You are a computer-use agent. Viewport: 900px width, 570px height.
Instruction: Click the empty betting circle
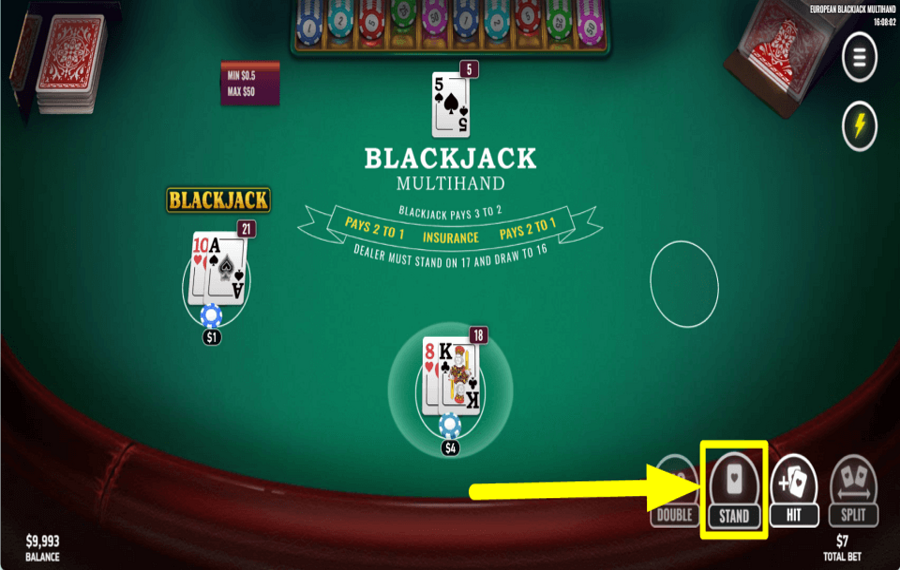[x=684, y=283]
